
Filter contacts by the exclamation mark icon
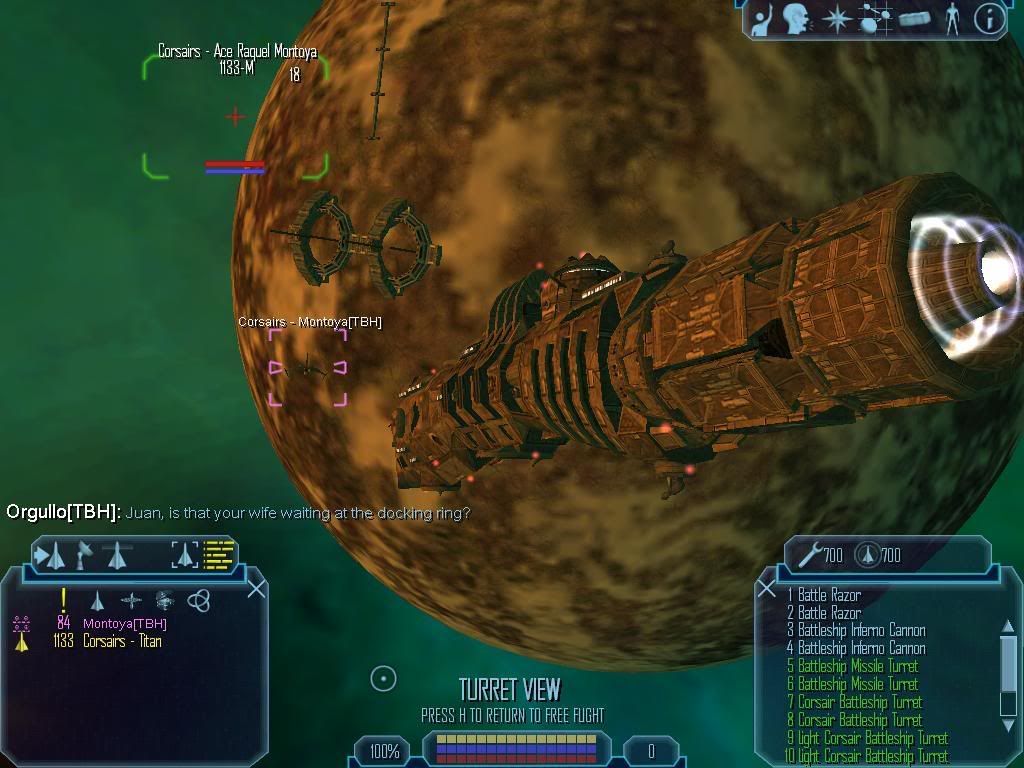[x=64, y=600]
